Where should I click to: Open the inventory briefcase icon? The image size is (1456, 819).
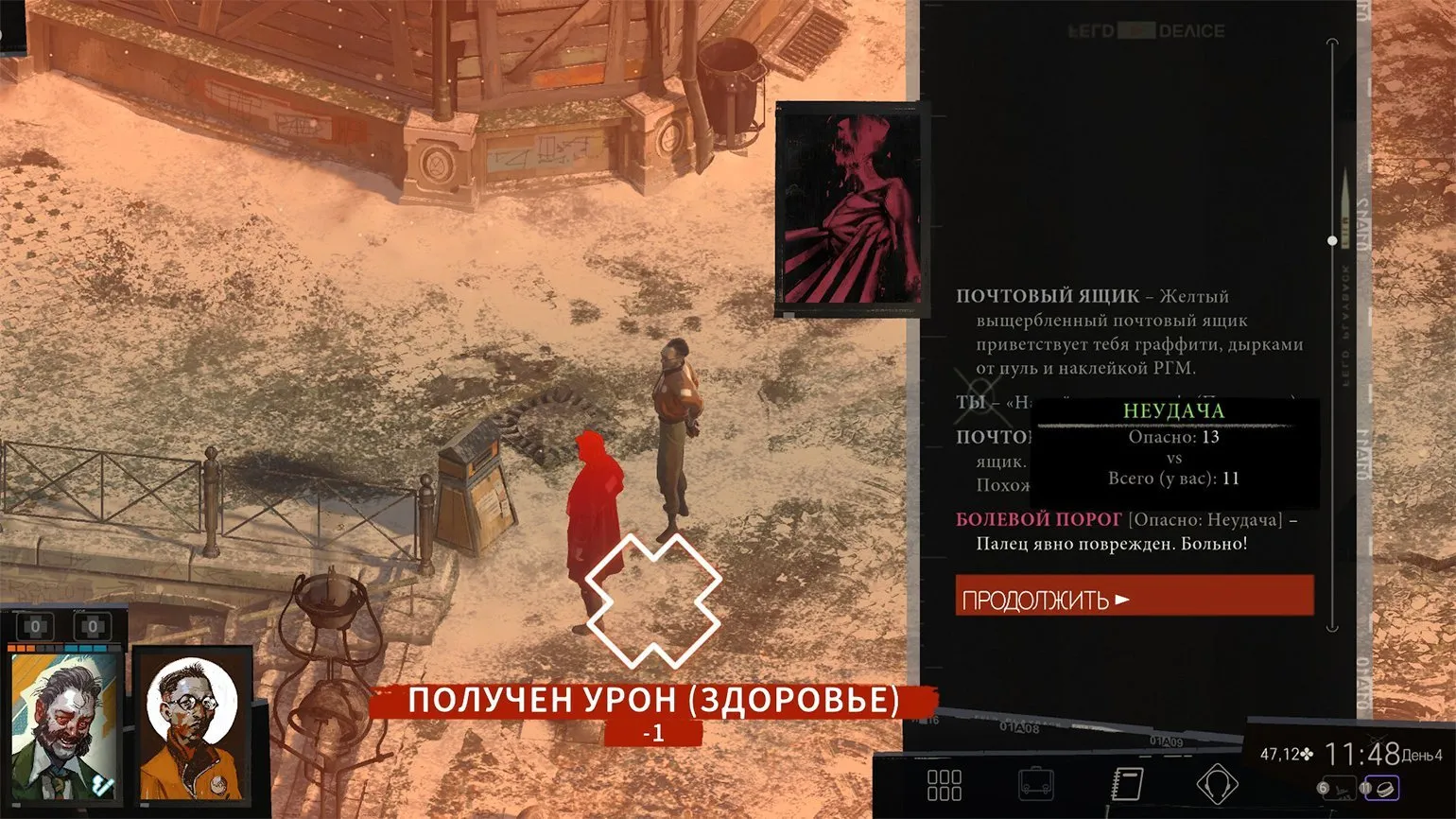point(1035,784)
